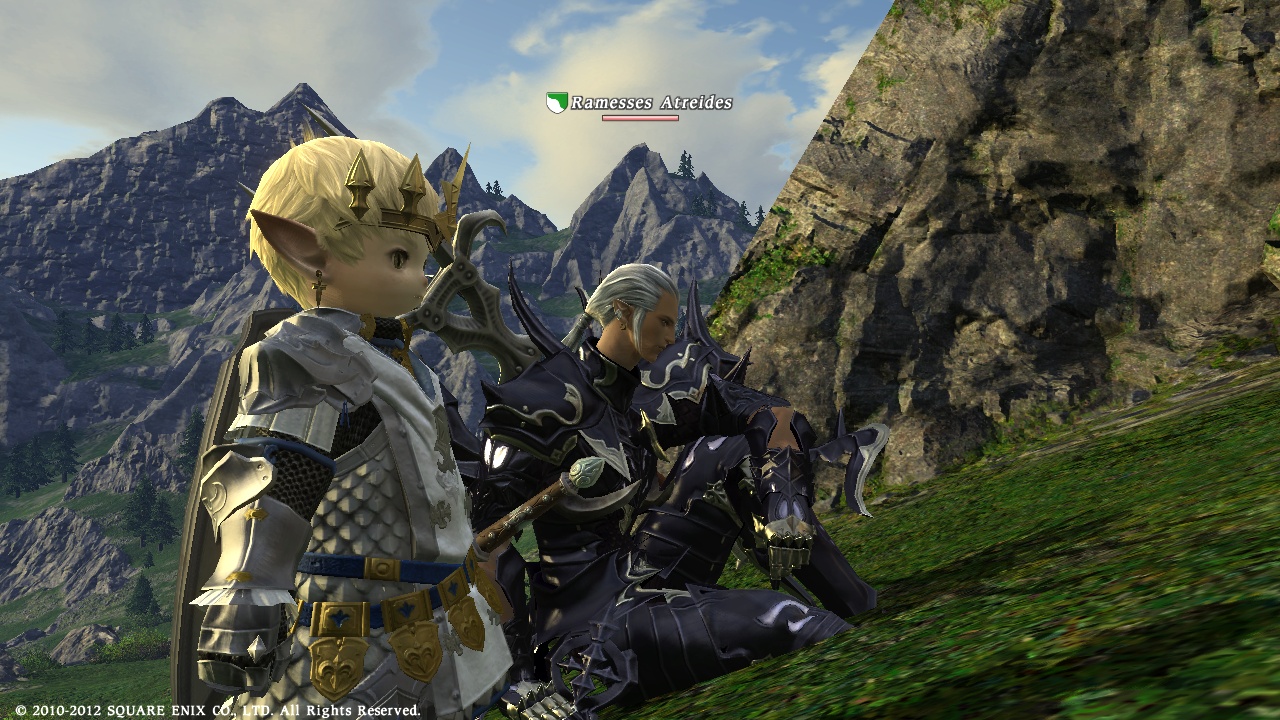The image size is (1280, 720).
Task: Click the green shield emblem beside Ramesses Atreides
Action: [557, 100]
